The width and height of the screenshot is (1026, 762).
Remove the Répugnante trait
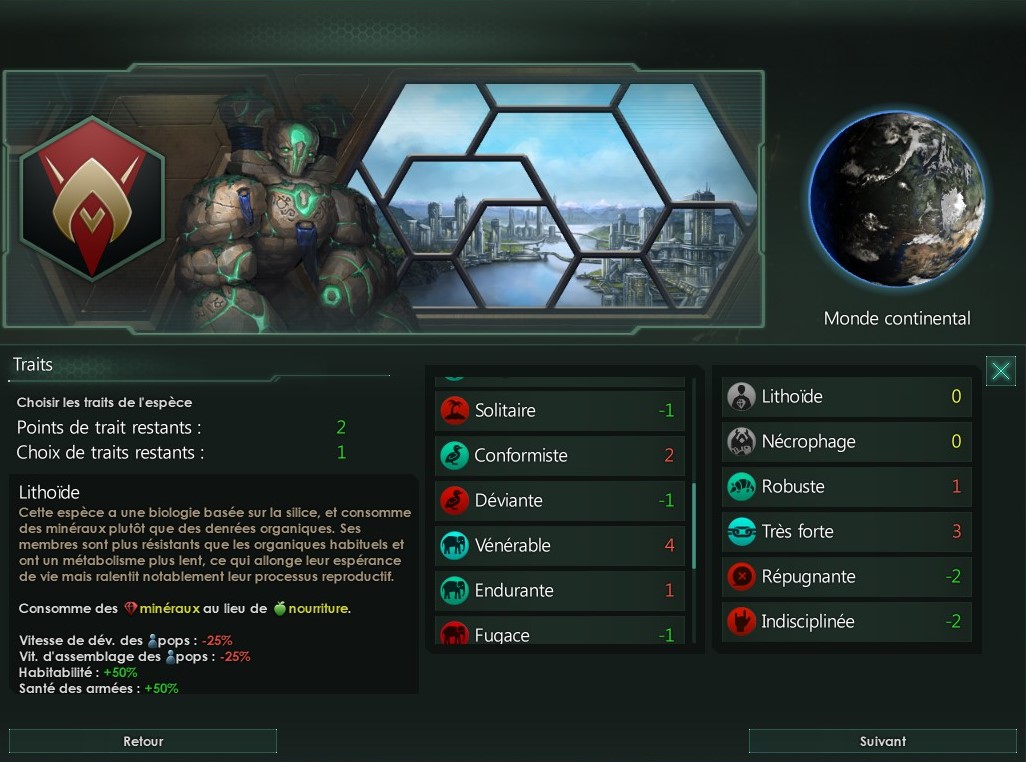point(846,576)
